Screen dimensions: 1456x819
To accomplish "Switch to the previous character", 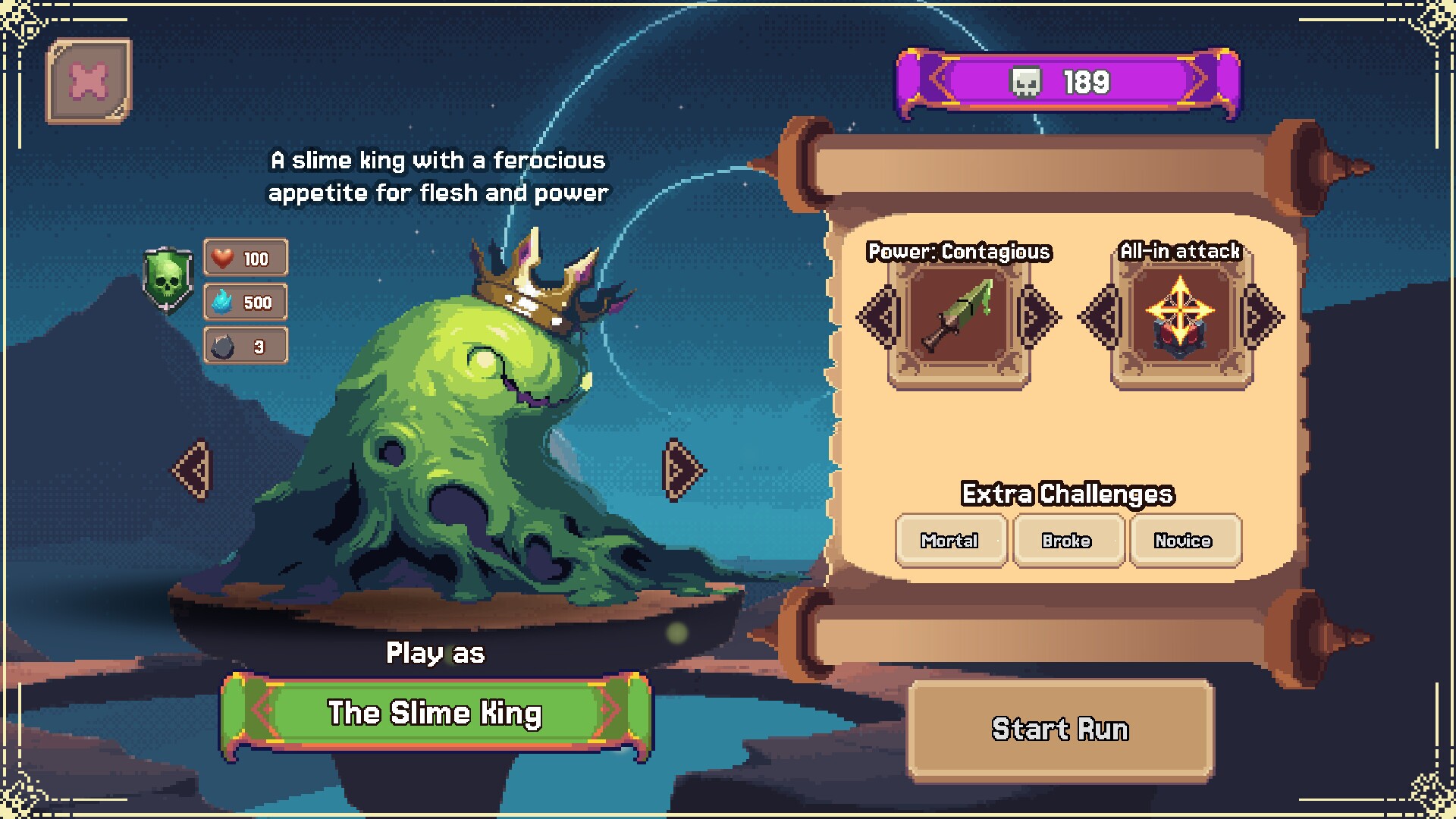I will coord(192,470).
